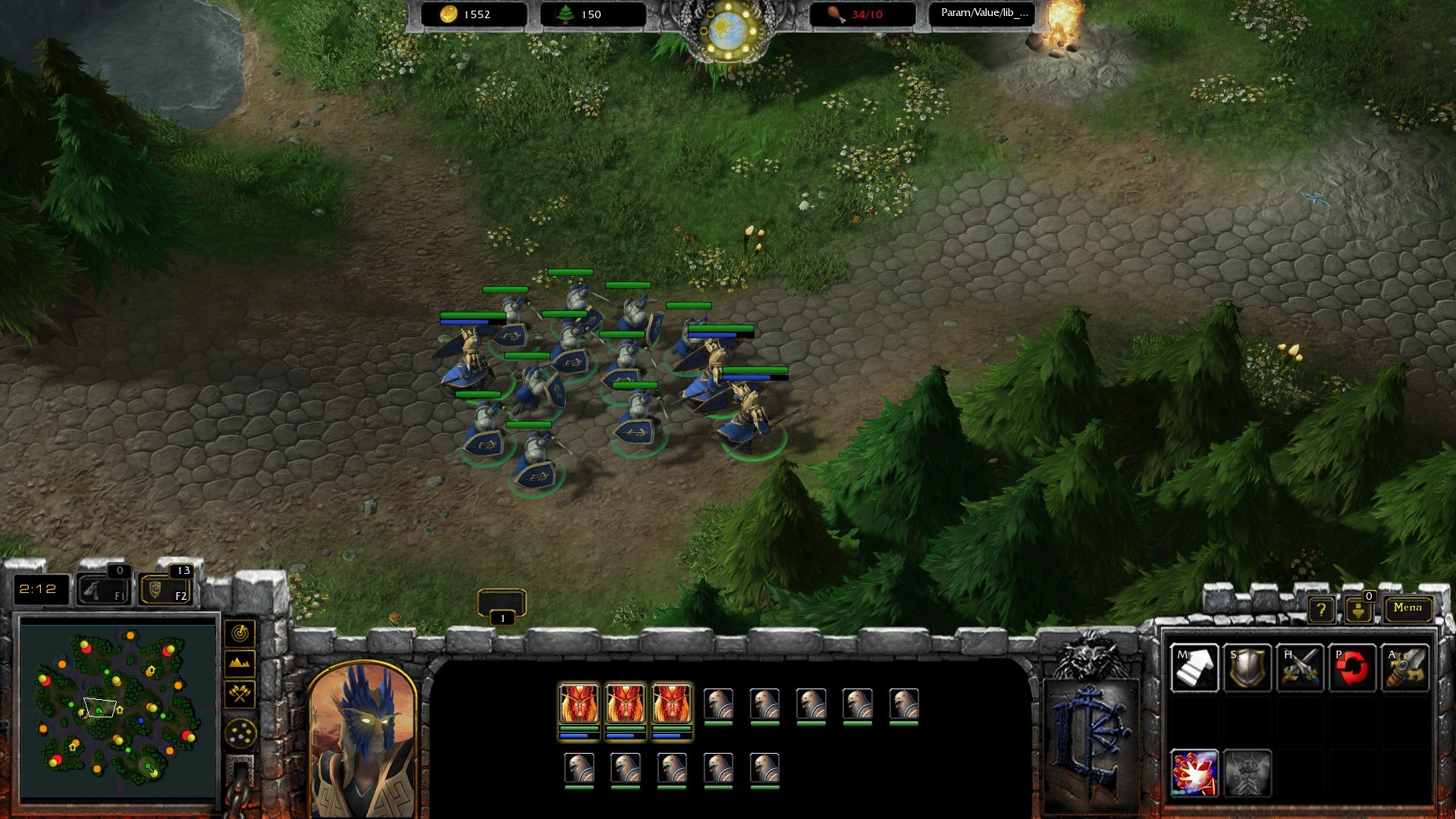The width and height of the screenshot is (1456, 819).
Task: Open the idle worker figure button near Menu
Action: pyautogui.click(x=1358, y=610)
